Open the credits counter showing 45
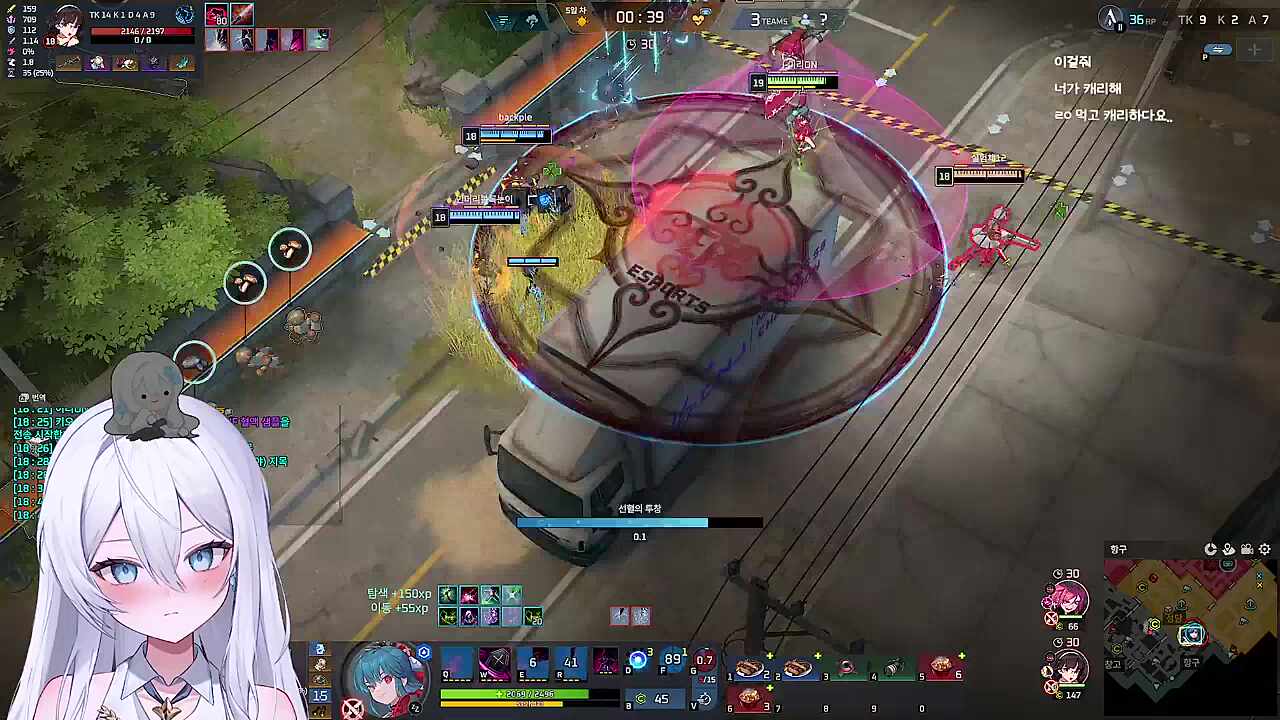The width and height of the screenshot is (1280, 720). [652, 699]
